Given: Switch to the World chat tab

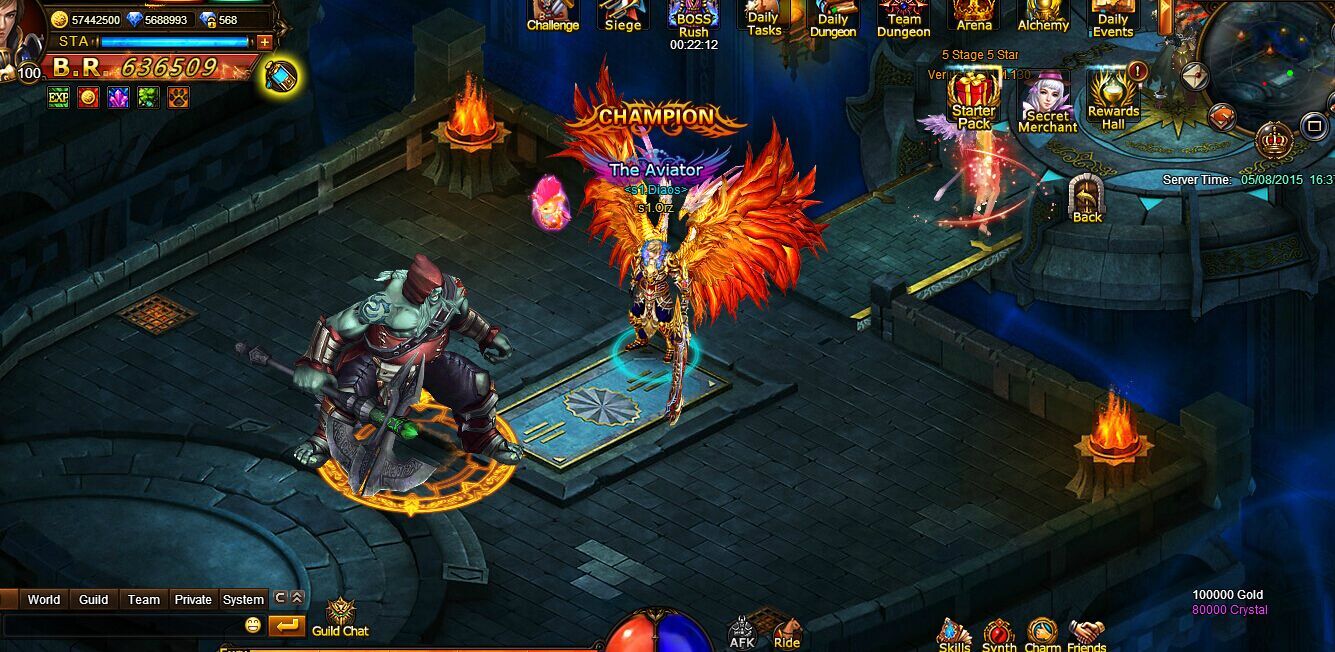Looking at the screenshot, I should pos(44,600).
